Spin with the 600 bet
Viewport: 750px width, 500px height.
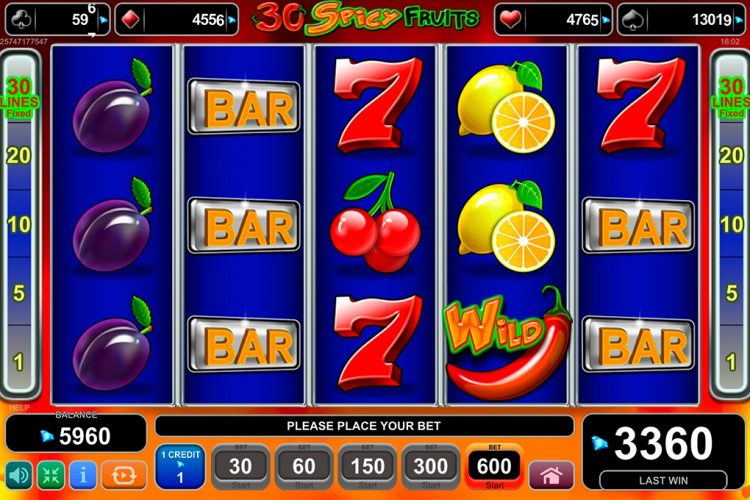[494, 467]
